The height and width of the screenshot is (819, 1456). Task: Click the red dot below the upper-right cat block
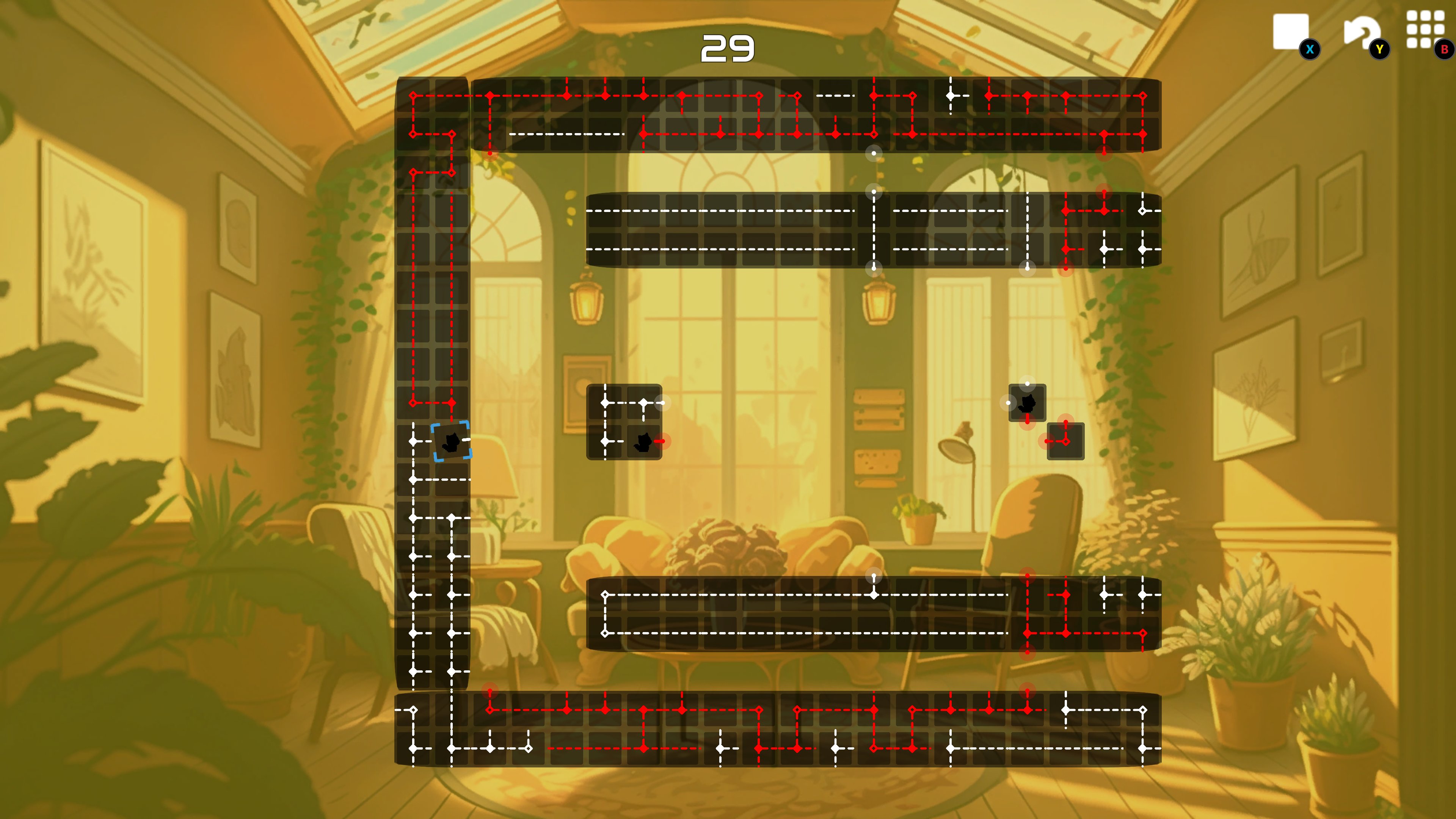pyautogui.click(x=1027, y=423)
